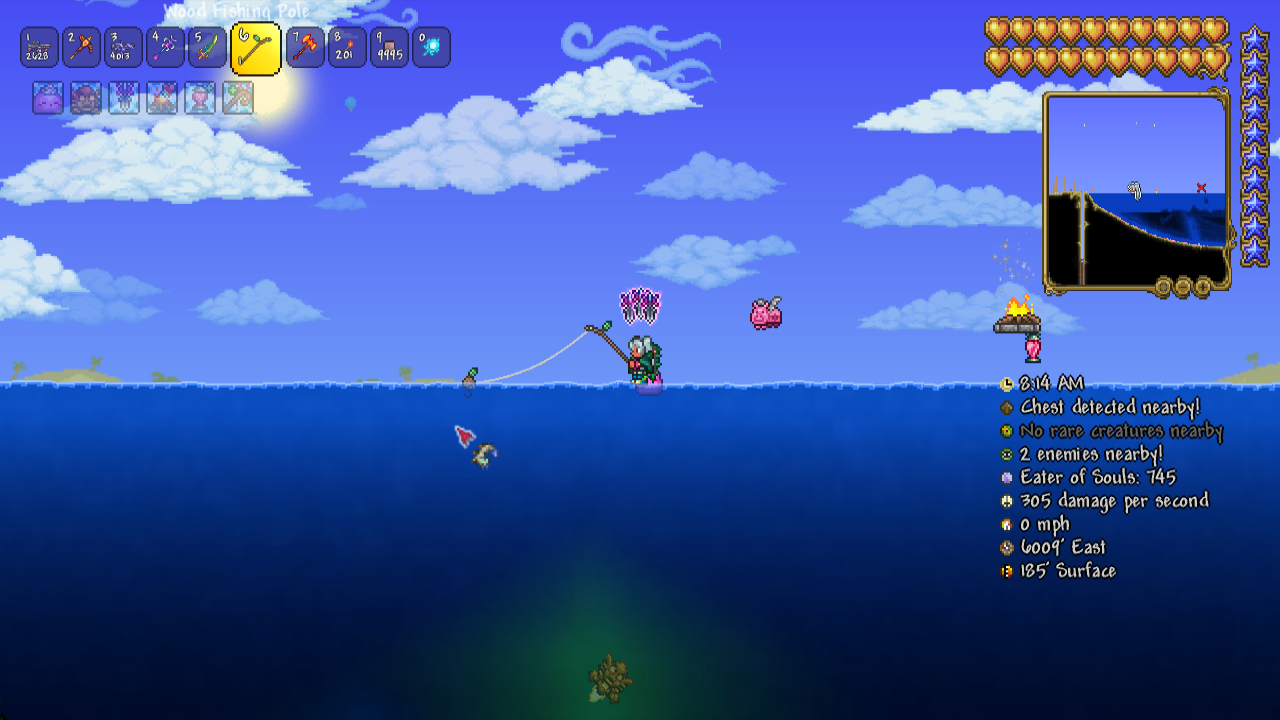Select the gun in hotbar slot 1
This screenshot has height=720, width=1280.
click(39, 48)
